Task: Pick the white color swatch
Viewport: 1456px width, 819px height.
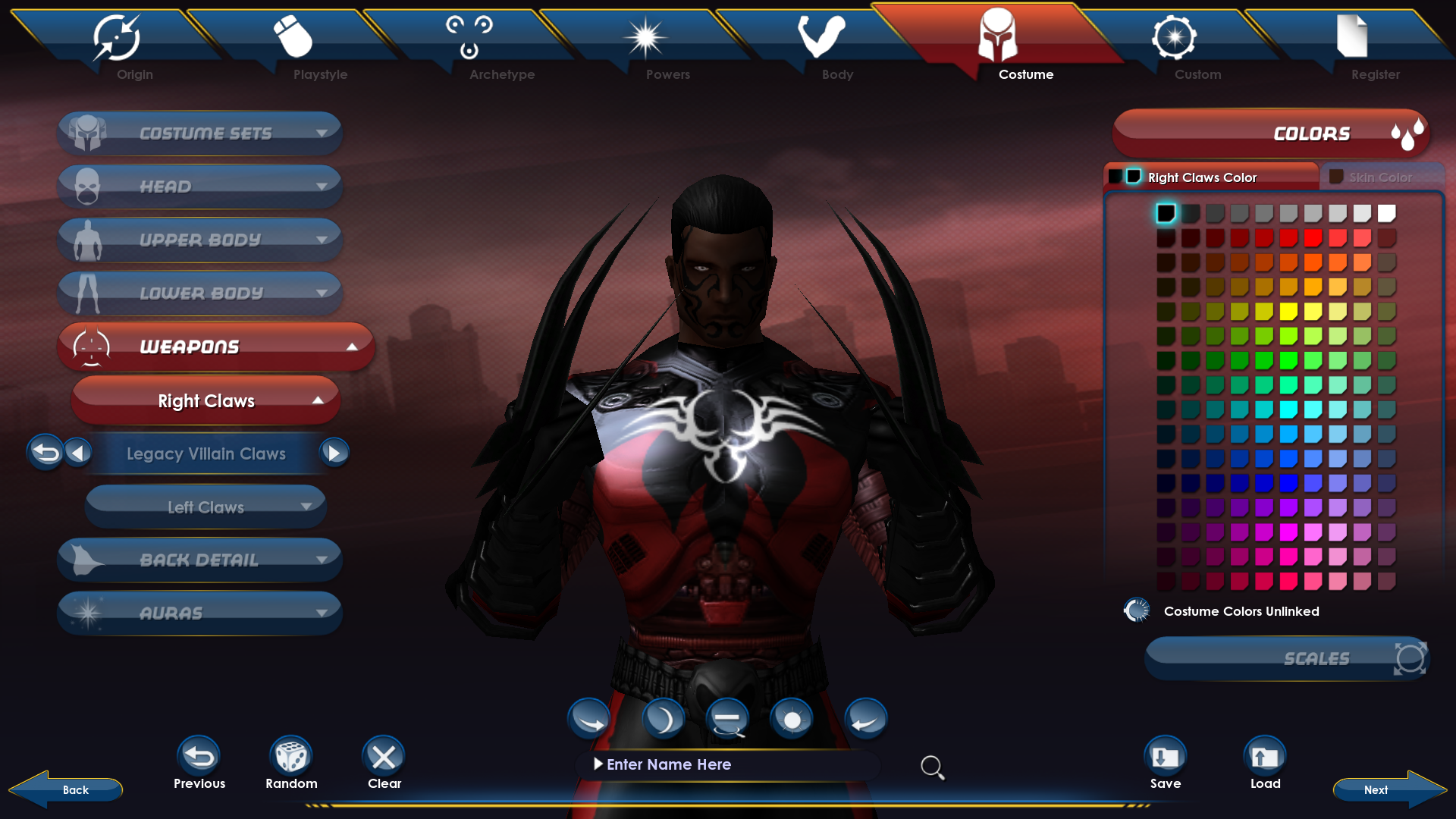Action: 1386,214
